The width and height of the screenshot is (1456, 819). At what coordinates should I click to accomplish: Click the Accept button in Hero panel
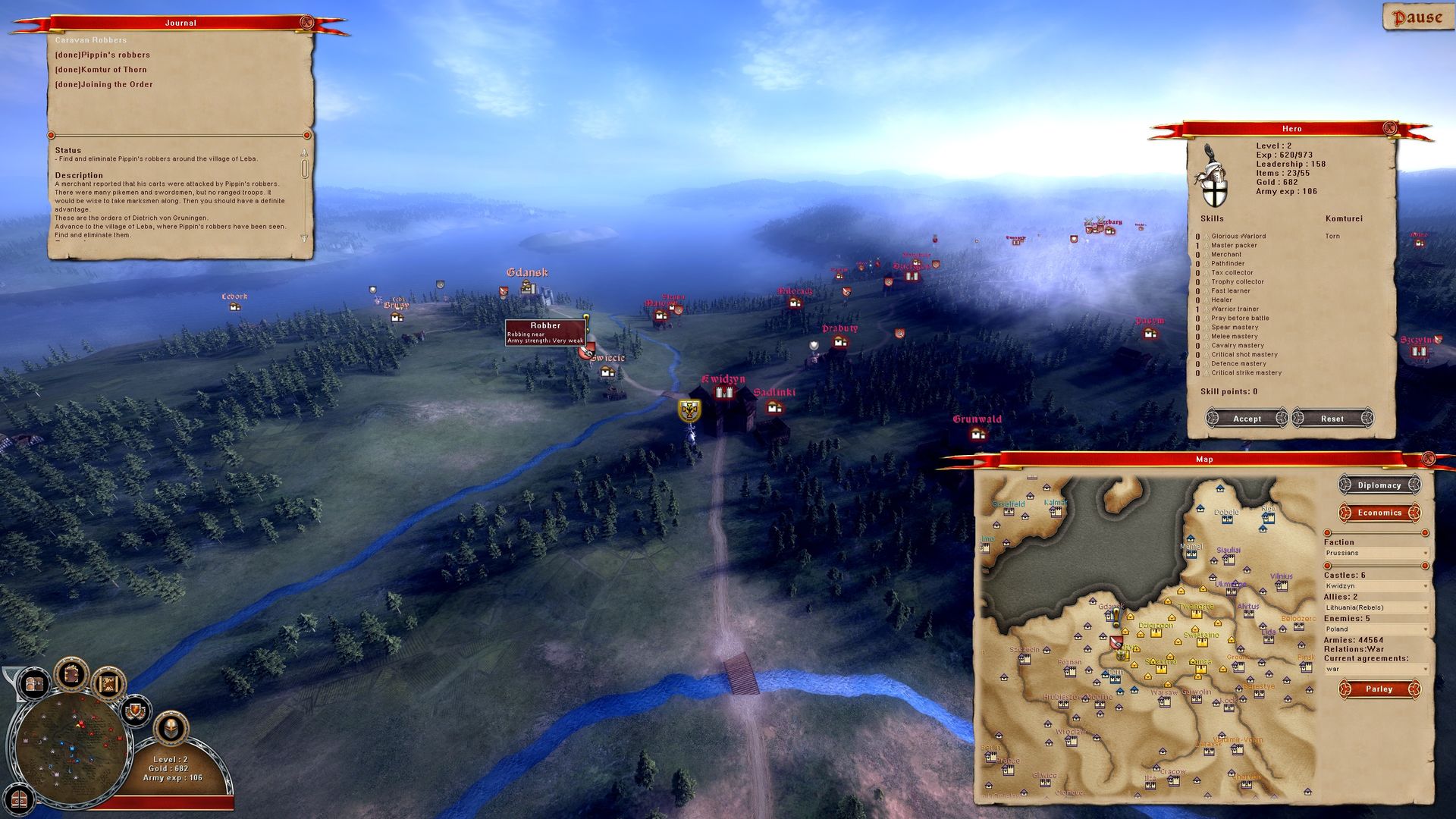tap(1247, 419)
